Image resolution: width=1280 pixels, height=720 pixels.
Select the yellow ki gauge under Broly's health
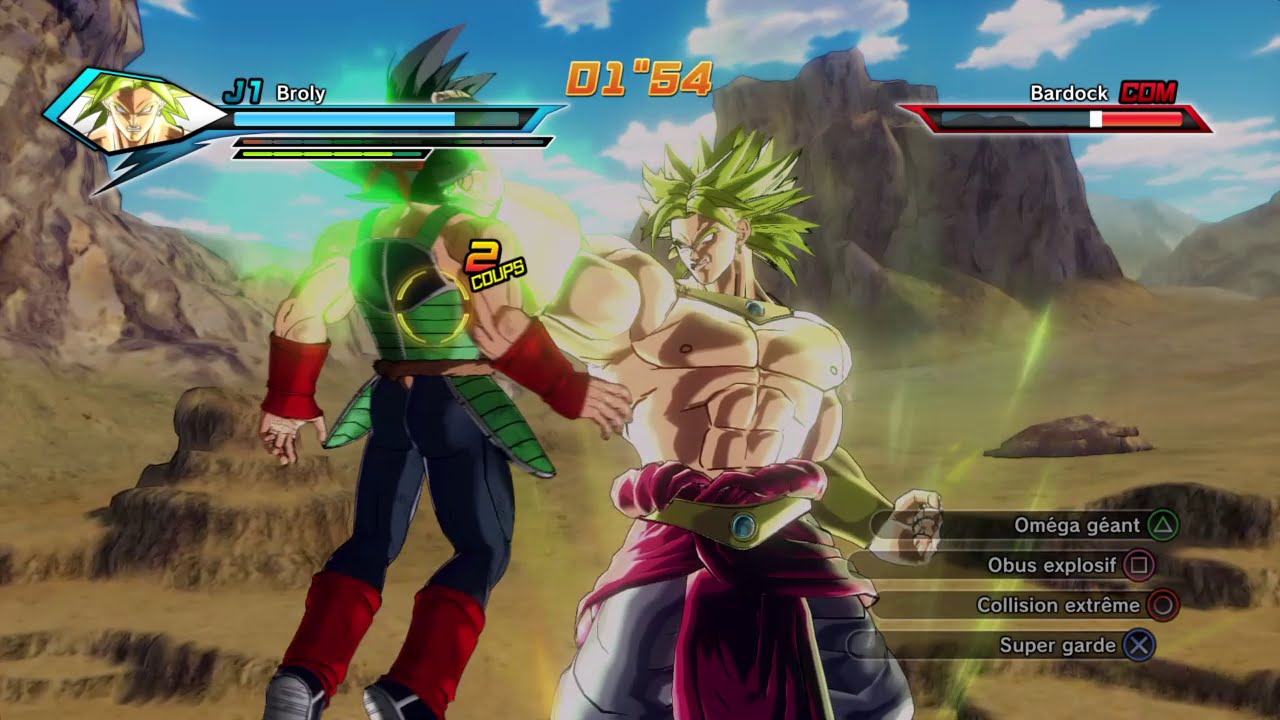(330, 155)
